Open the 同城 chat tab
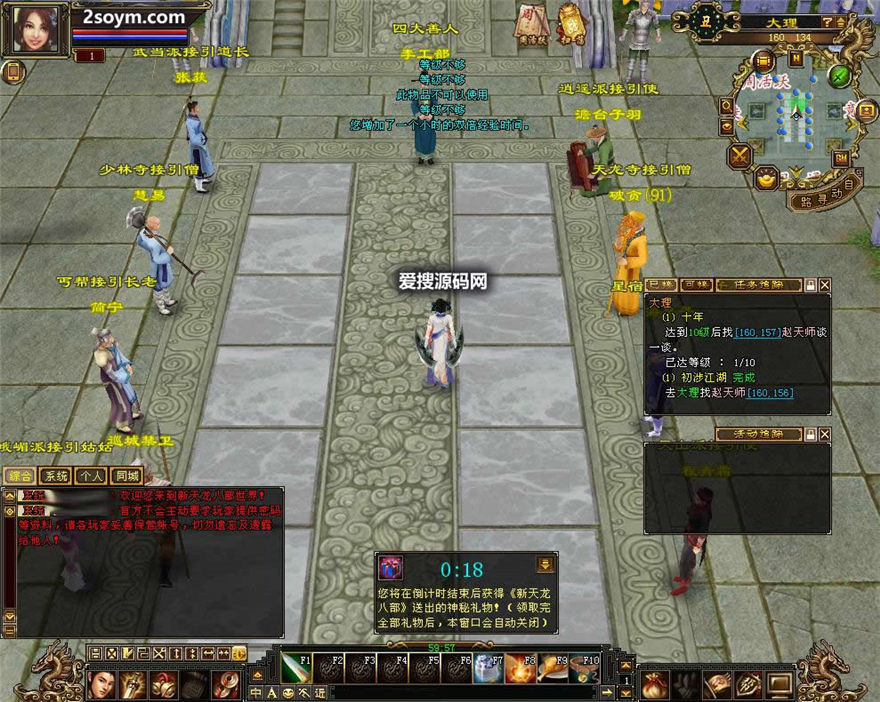This screenshot has height=702, width=880. [127, 476]
